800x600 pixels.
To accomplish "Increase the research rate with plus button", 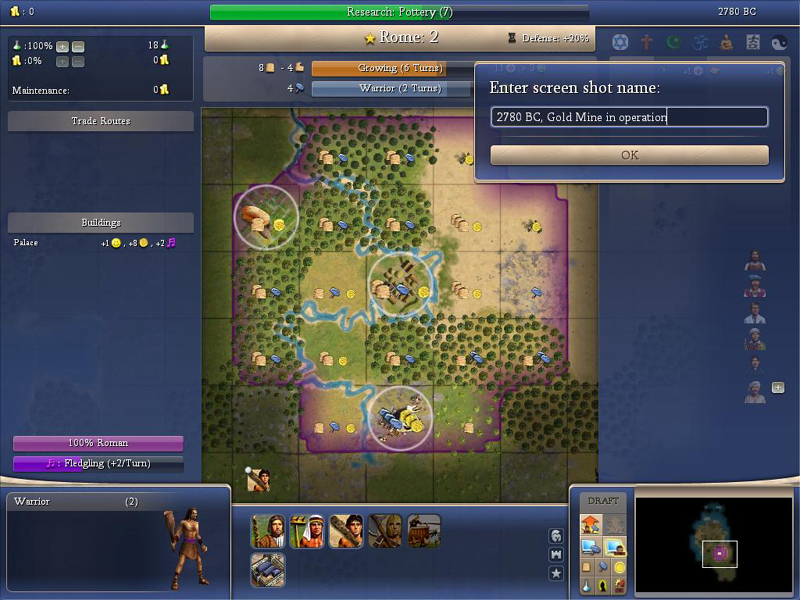I will [x=62, y=46].
